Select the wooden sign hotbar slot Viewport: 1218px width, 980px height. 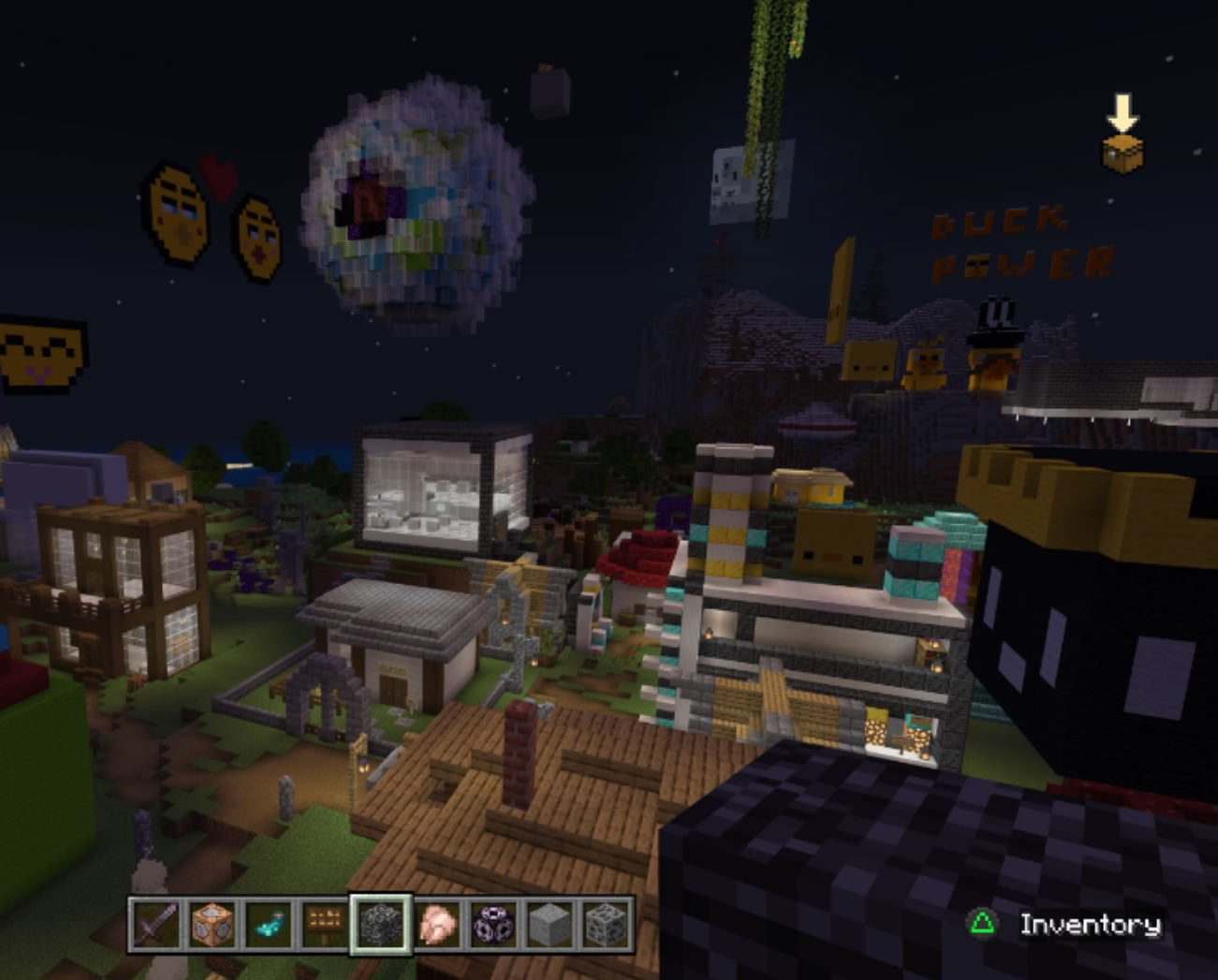(x=324, y=924)
